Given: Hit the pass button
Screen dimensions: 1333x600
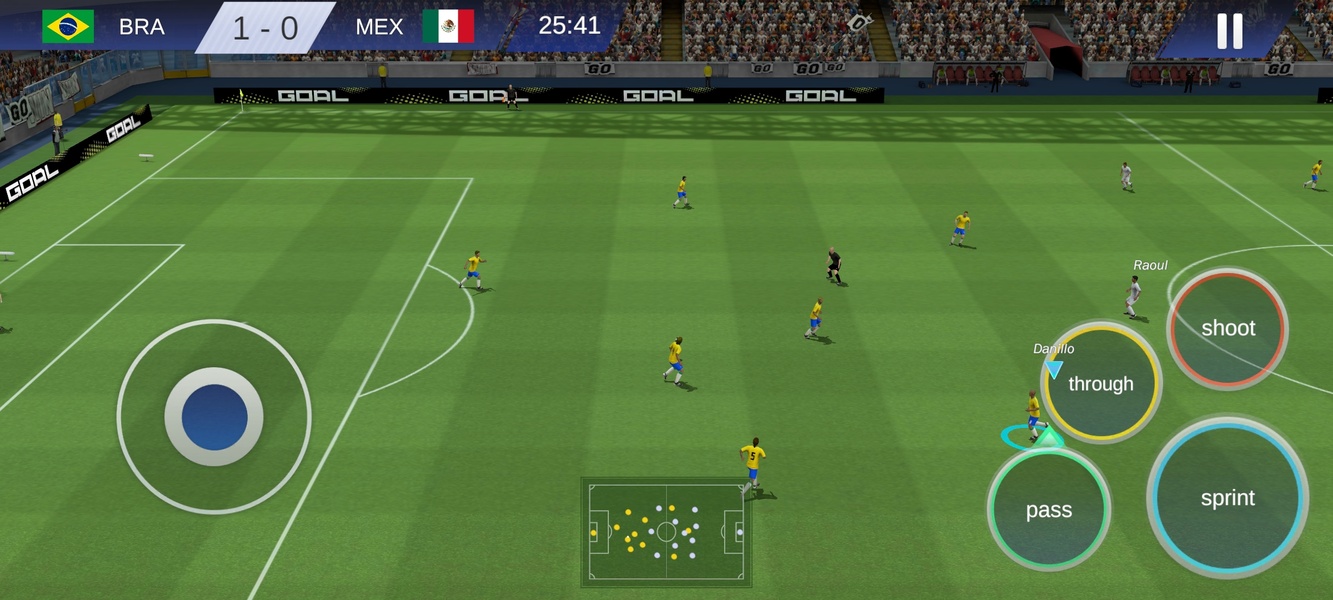Looking at the screenshot, I should (x=1048, y=509).
